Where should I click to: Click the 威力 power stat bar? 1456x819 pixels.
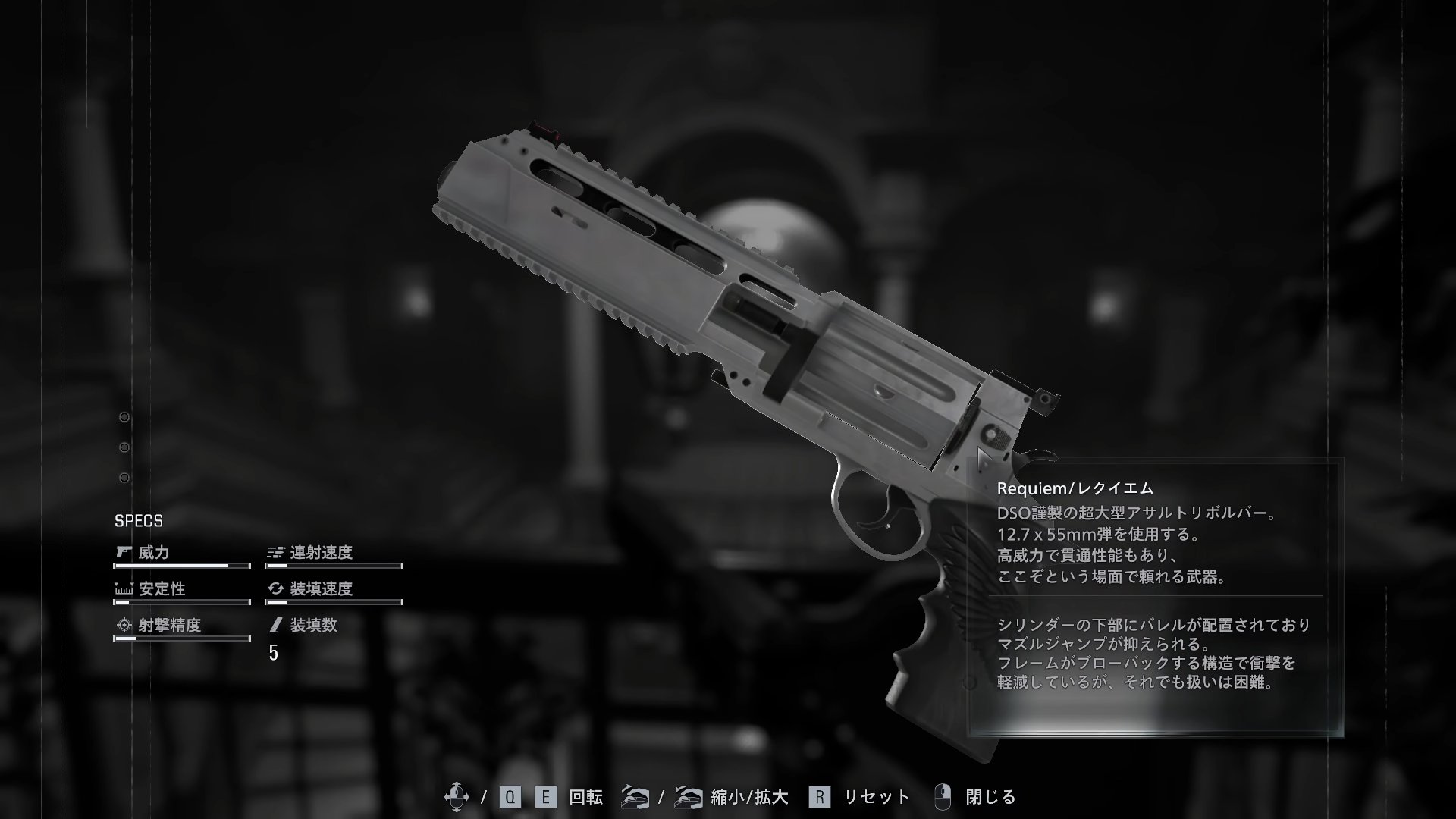tap(182, 565)
